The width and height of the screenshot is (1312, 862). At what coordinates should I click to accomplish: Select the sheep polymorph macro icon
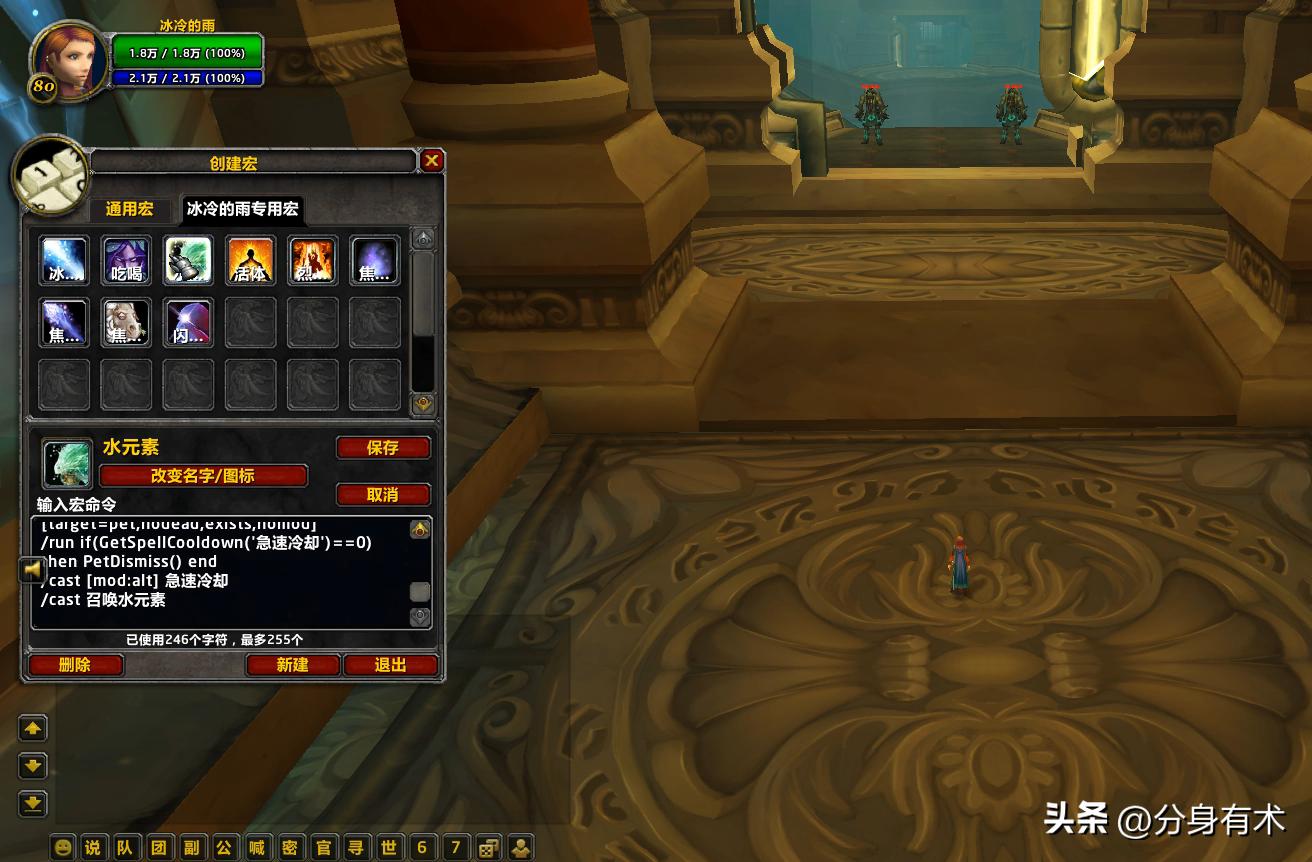pyautogui.click(x=126, y=322)
